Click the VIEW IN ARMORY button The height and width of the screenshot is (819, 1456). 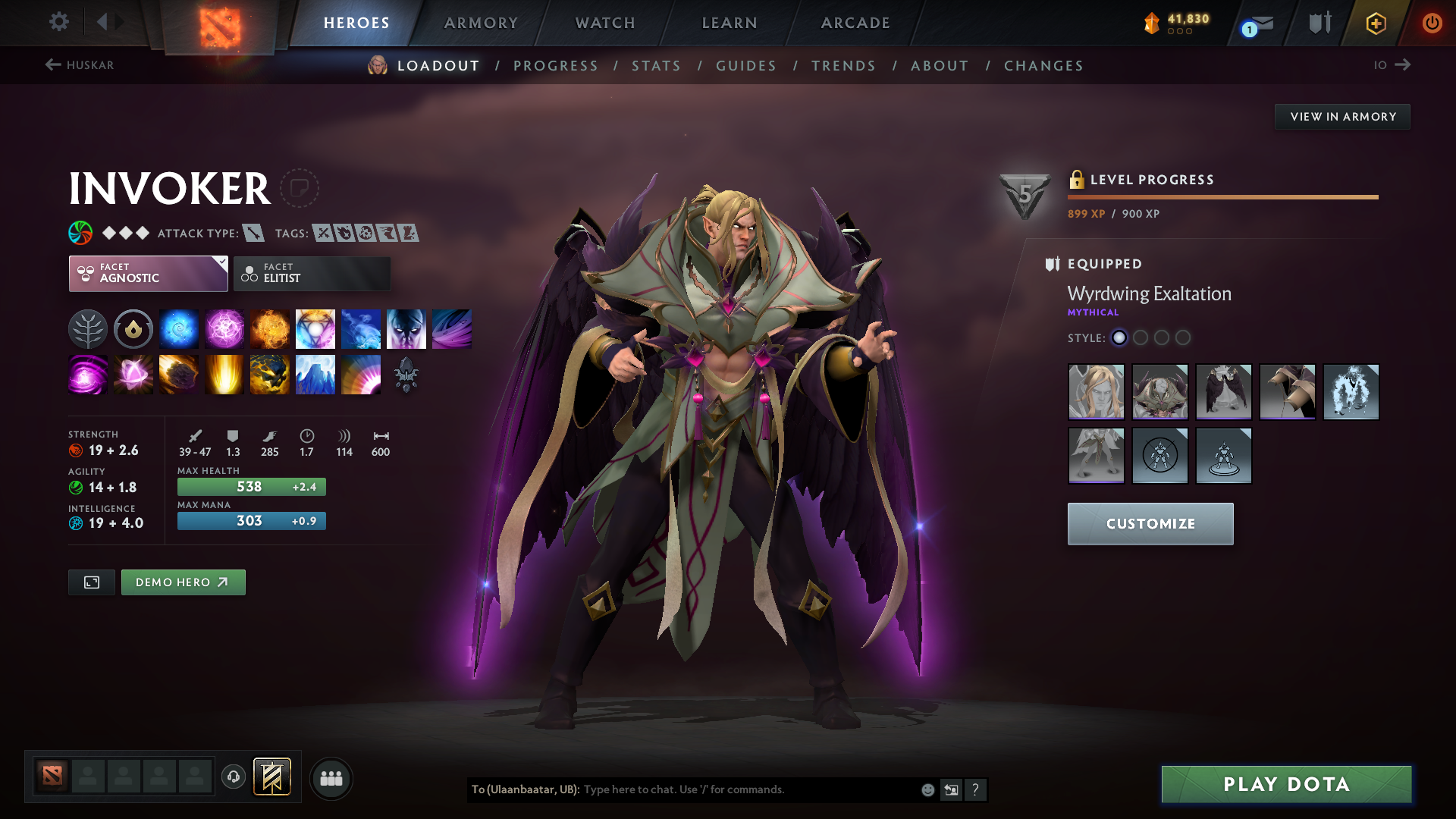1341,116
